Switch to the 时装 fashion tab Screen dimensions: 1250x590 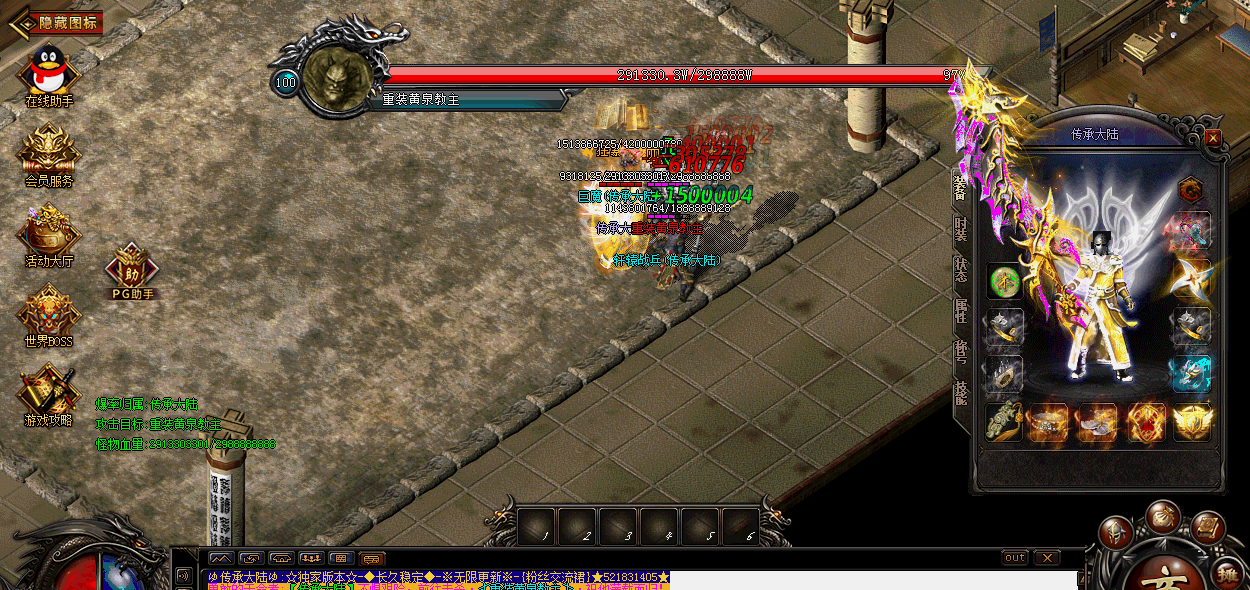click(x=960, y=228)
